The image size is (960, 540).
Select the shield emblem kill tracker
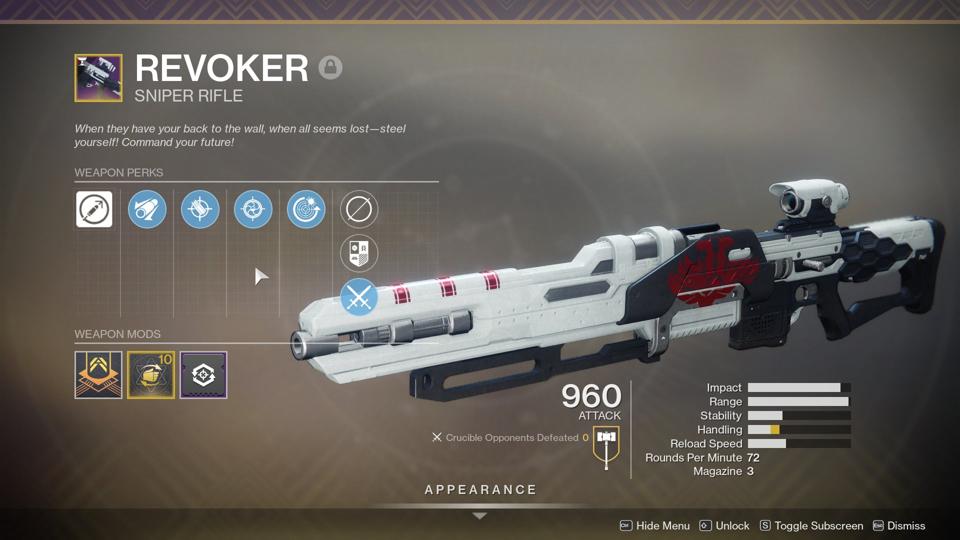point(359,254)
